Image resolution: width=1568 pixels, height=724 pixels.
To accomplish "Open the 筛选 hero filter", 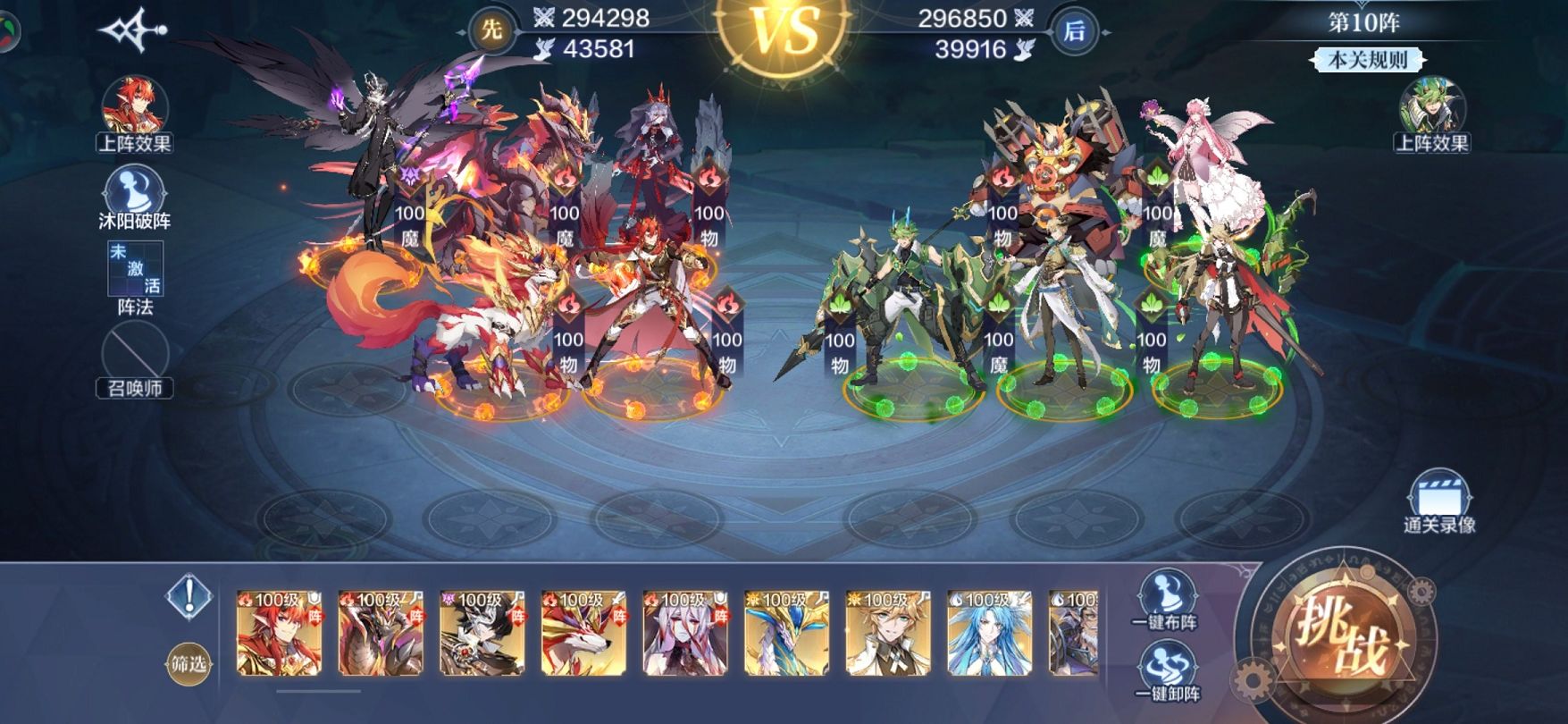I will [x=189, y=664].
